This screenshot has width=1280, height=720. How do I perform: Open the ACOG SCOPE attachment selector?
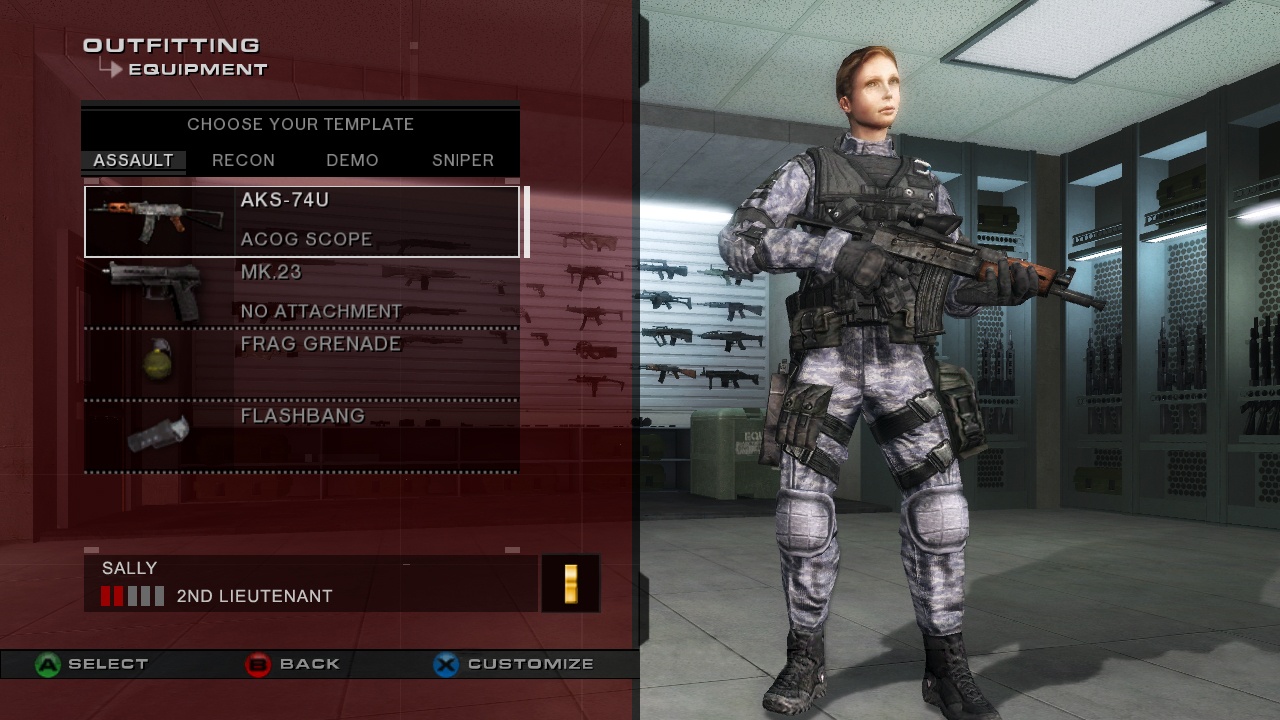[x=306, y=239]
